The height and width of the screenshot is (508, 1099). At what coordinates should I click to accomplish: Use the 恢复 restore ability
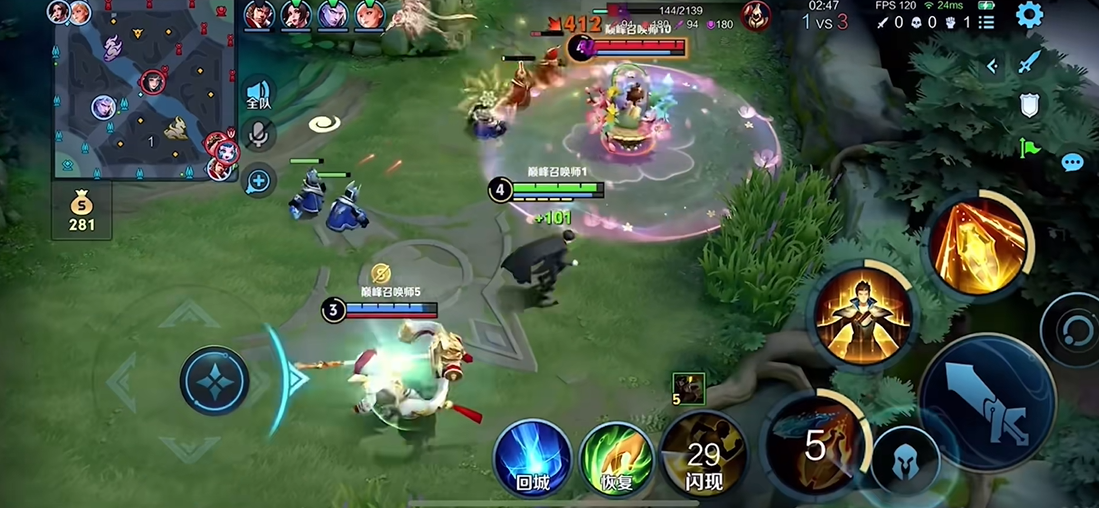(617, 459)
